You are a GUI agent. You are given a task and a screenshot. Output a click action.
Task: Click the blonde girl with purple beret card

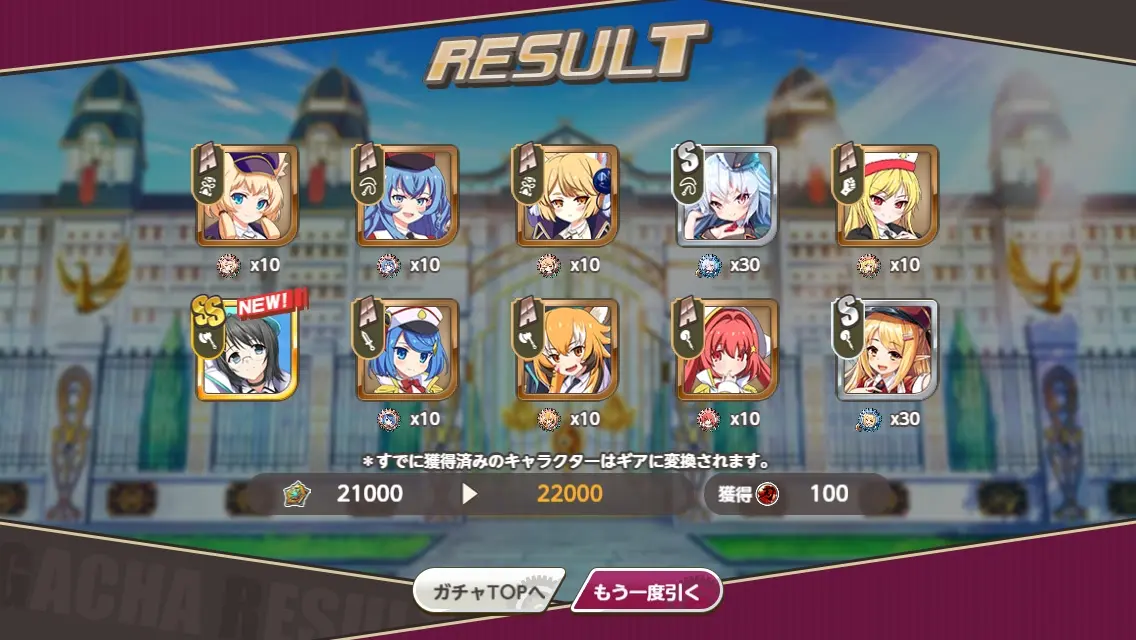246,196
